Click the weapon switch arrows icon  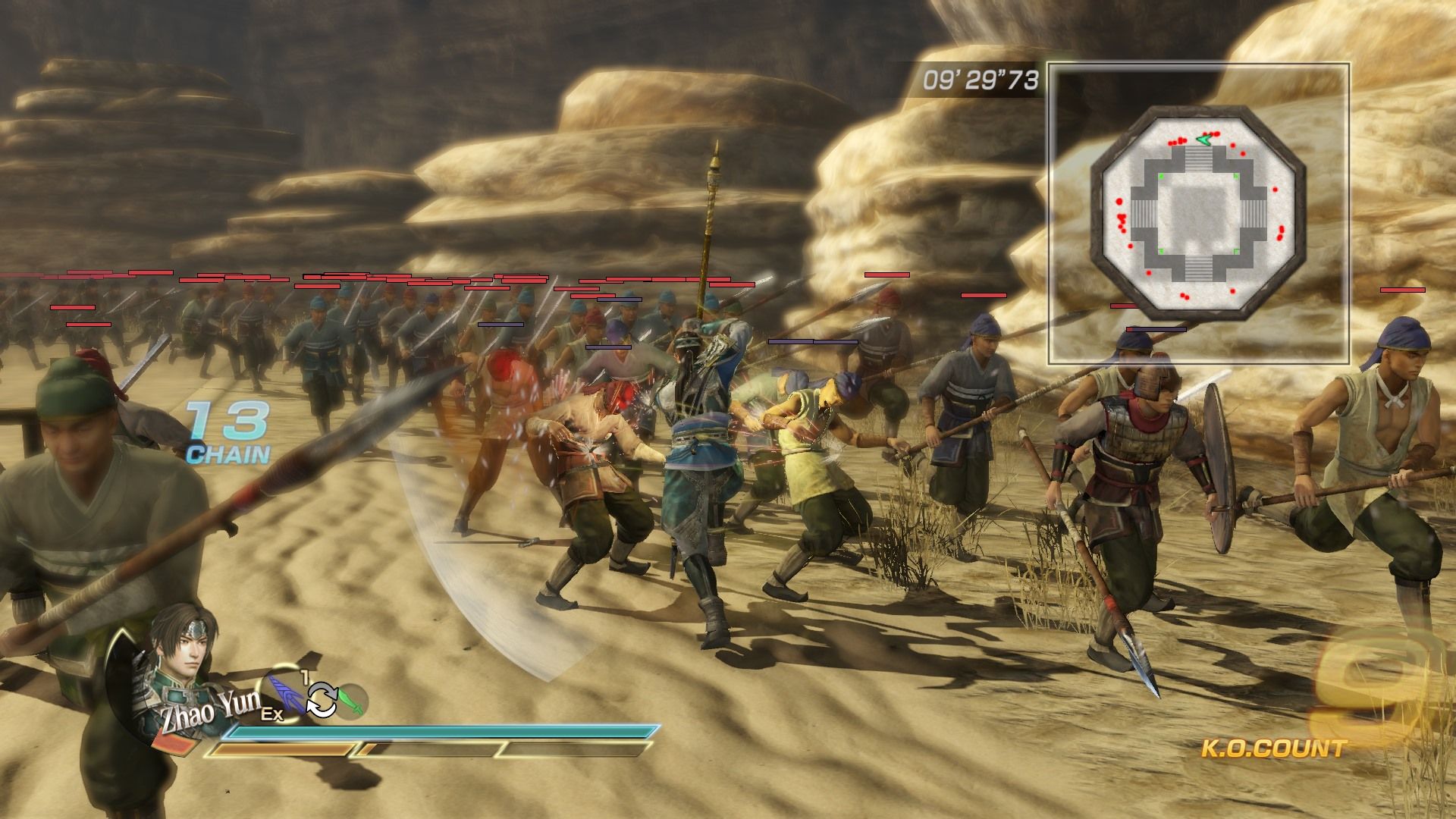[x=322, y=701]
